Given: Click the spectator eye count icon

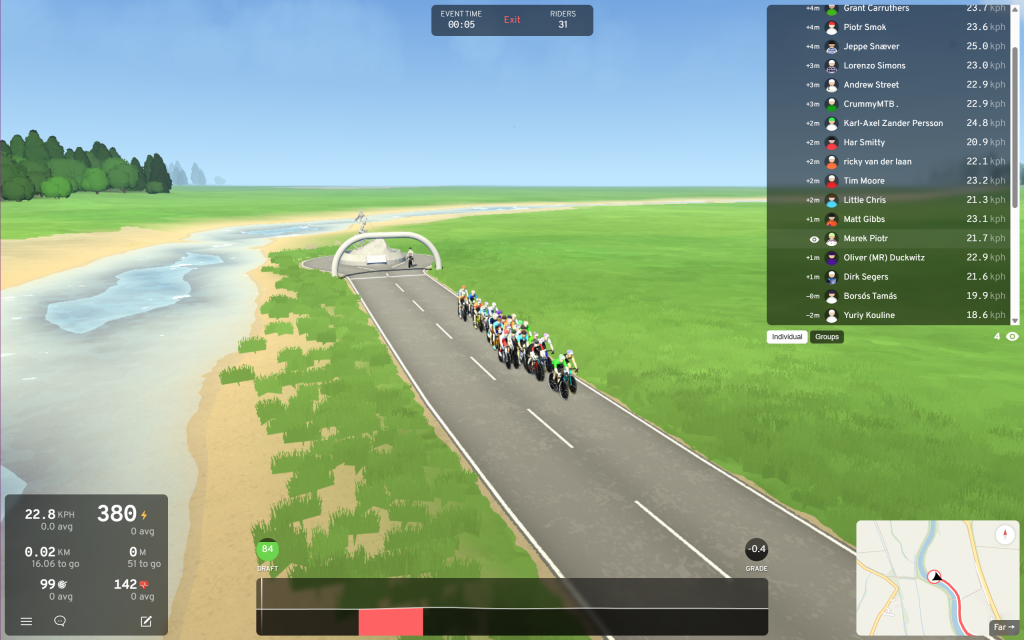Looking at the screenshot, I should coord(1012,337).
